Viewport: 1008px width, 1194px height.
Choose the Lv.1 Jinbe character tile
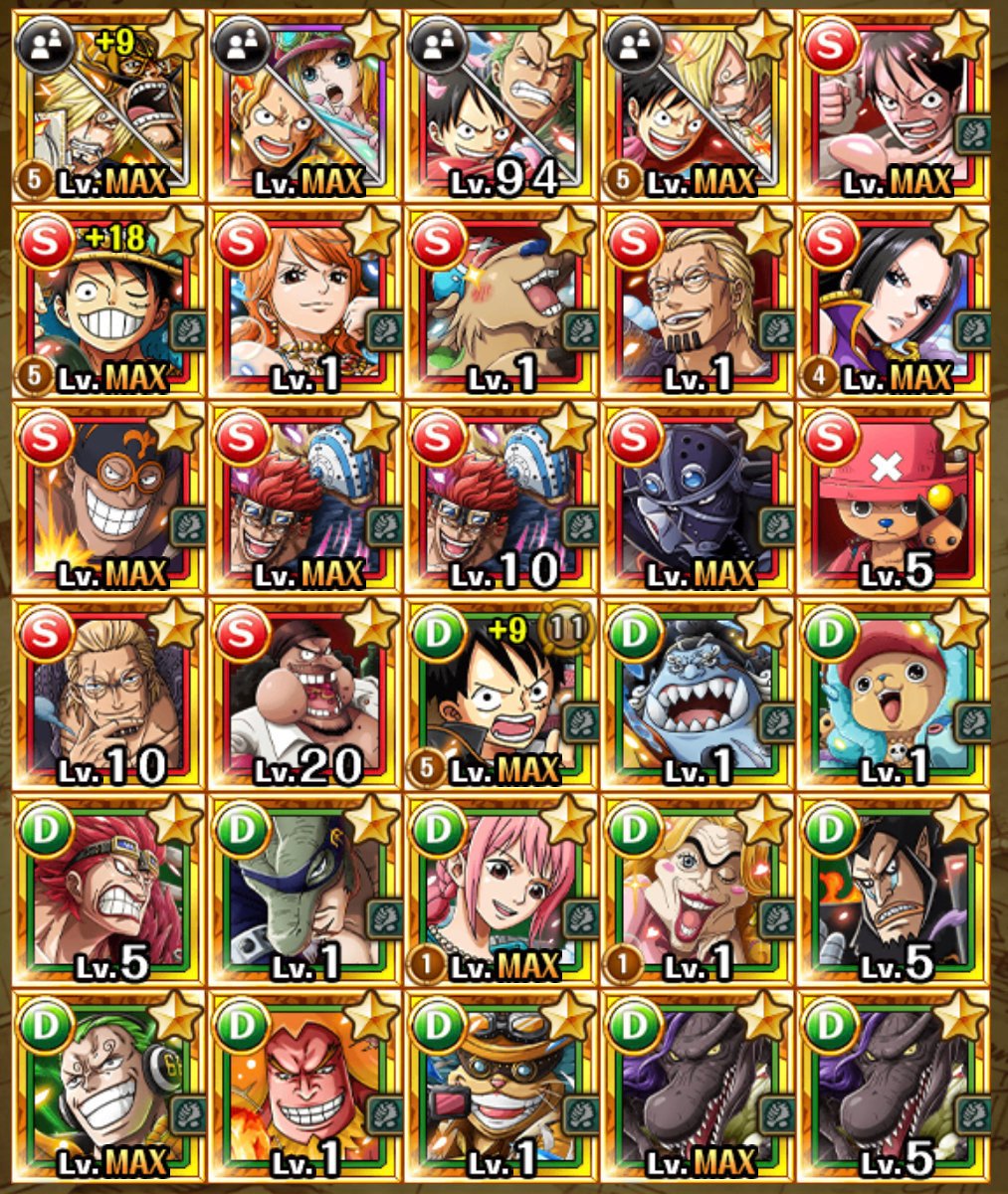698,694
